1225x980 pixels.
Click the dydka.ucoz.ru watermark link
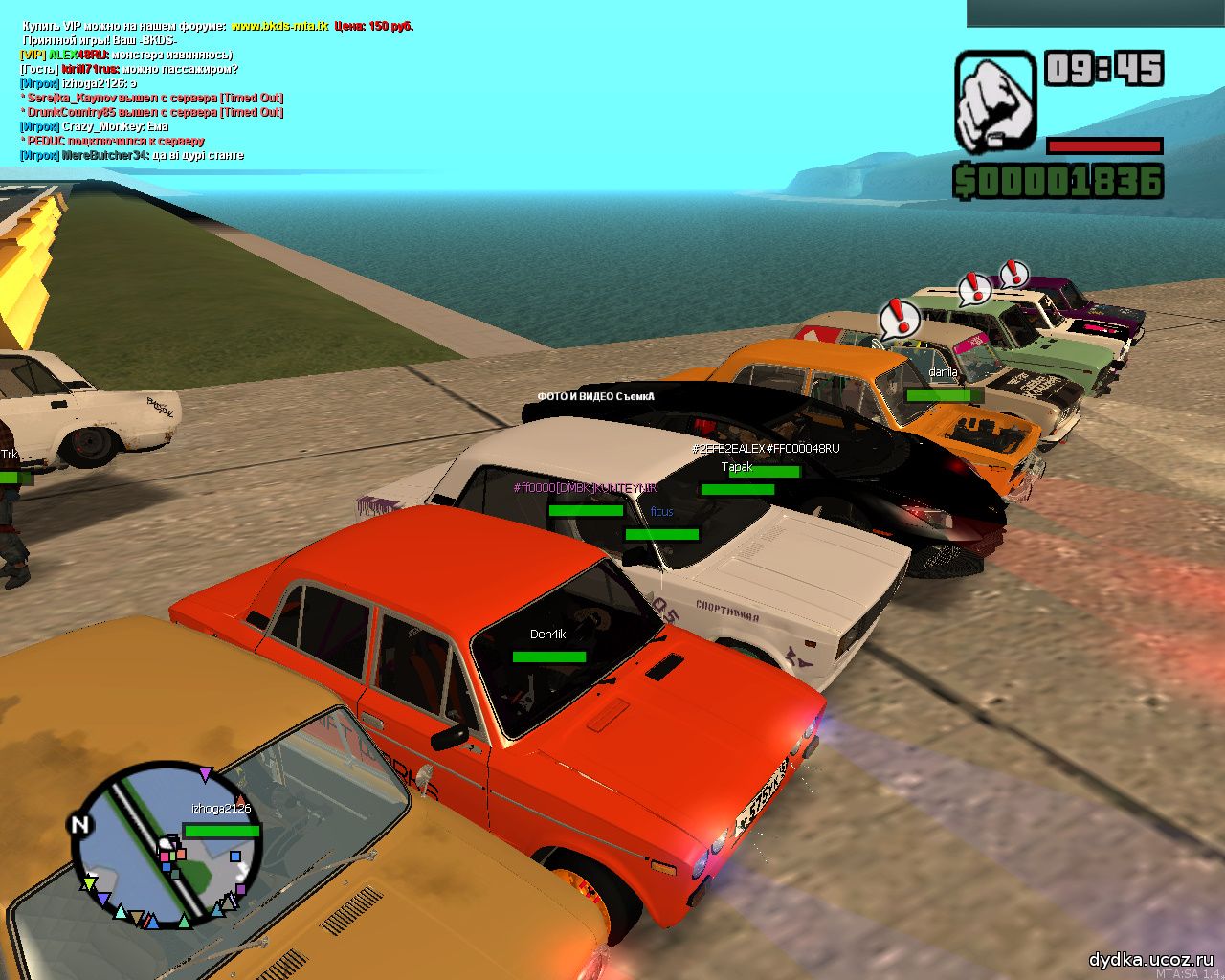[x=1150, y=959]
